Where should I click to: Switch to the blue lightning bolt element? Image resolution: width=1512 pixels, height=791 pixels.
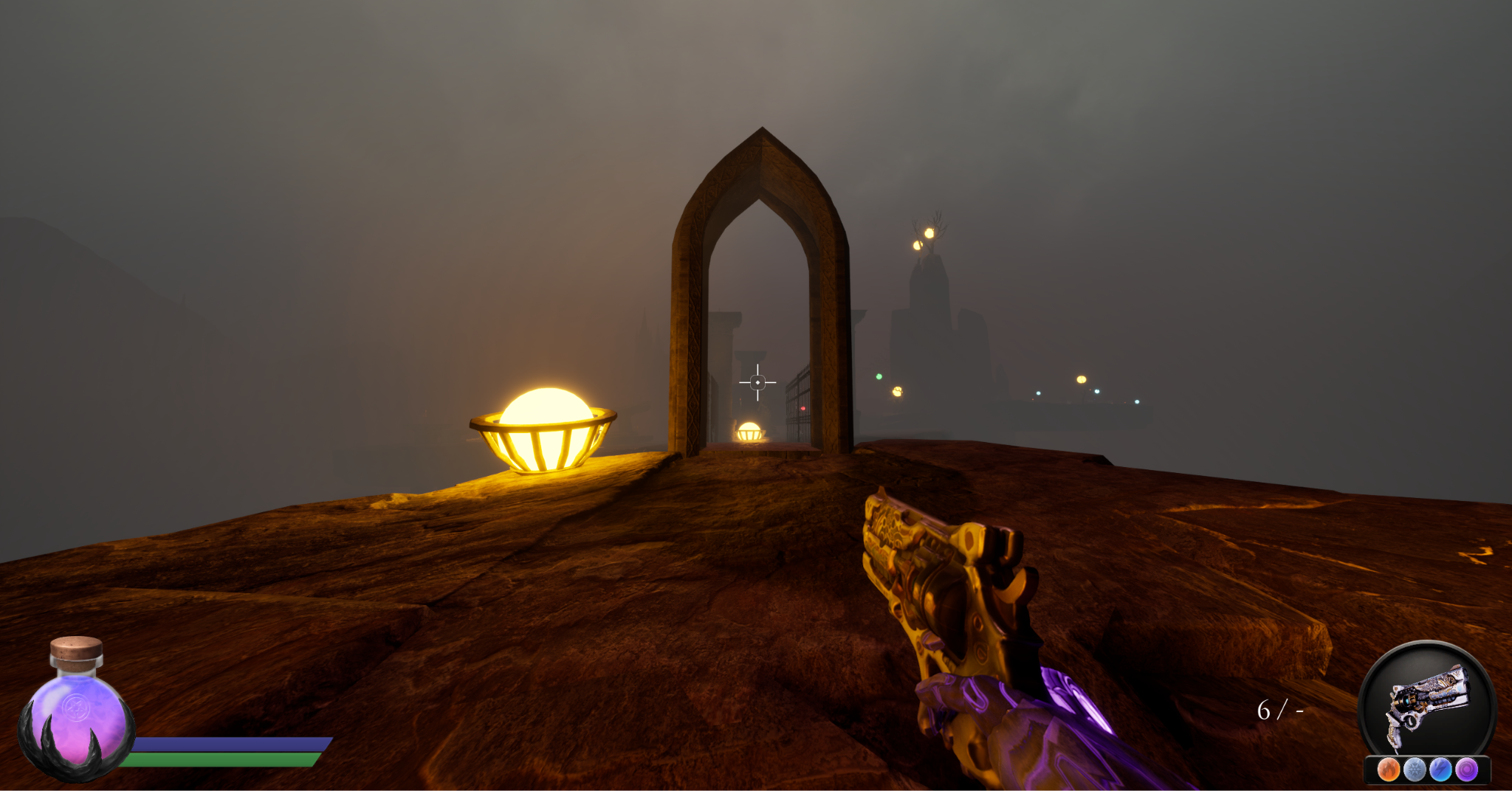coord(1440,770)
